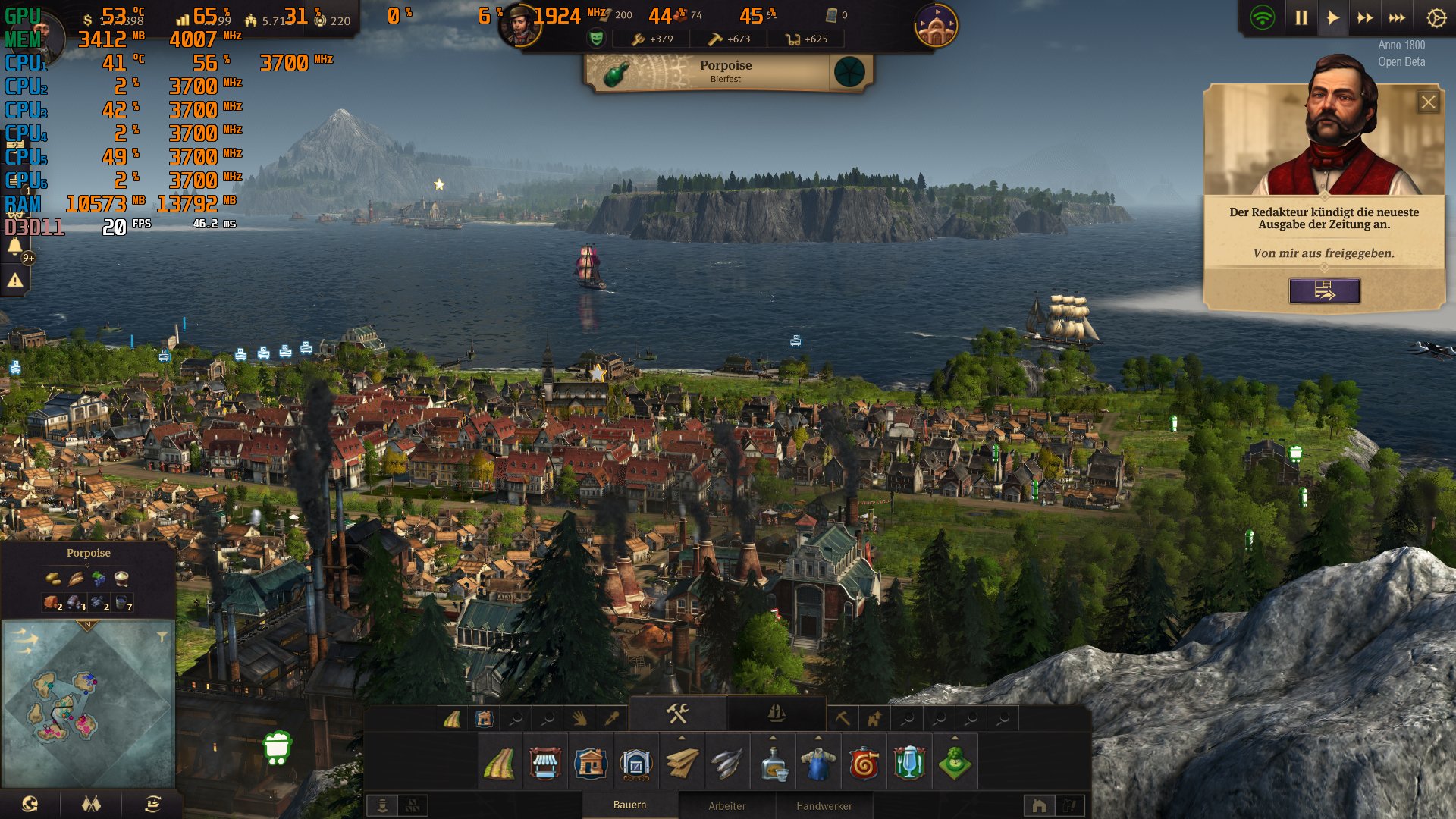The height and width of the screenshot is (819, 1456).
Task: Pick the warehouse build icon
Action: (635, 764)
